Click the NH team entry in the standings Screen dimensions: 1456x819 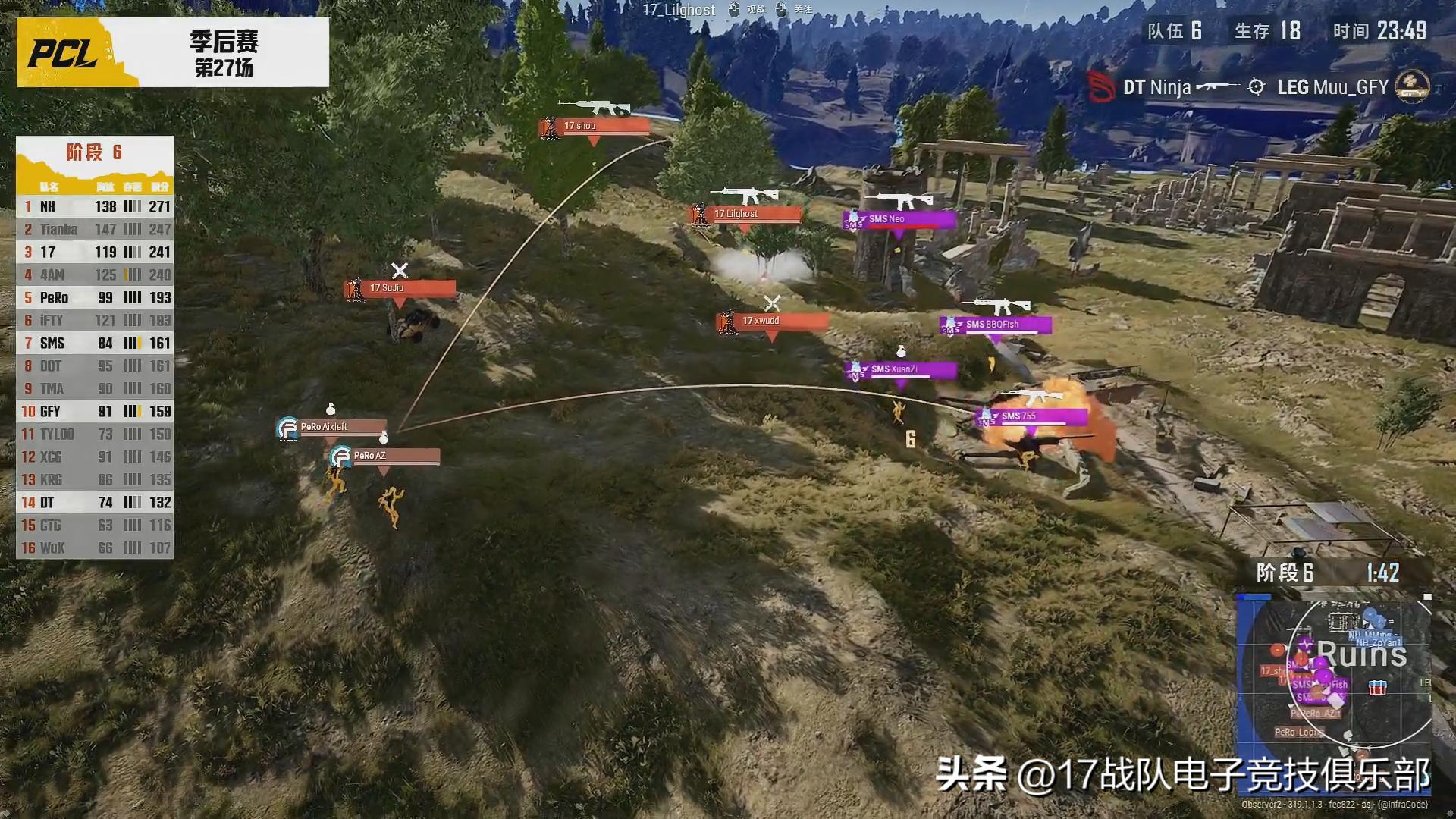[x=45, y=206]
